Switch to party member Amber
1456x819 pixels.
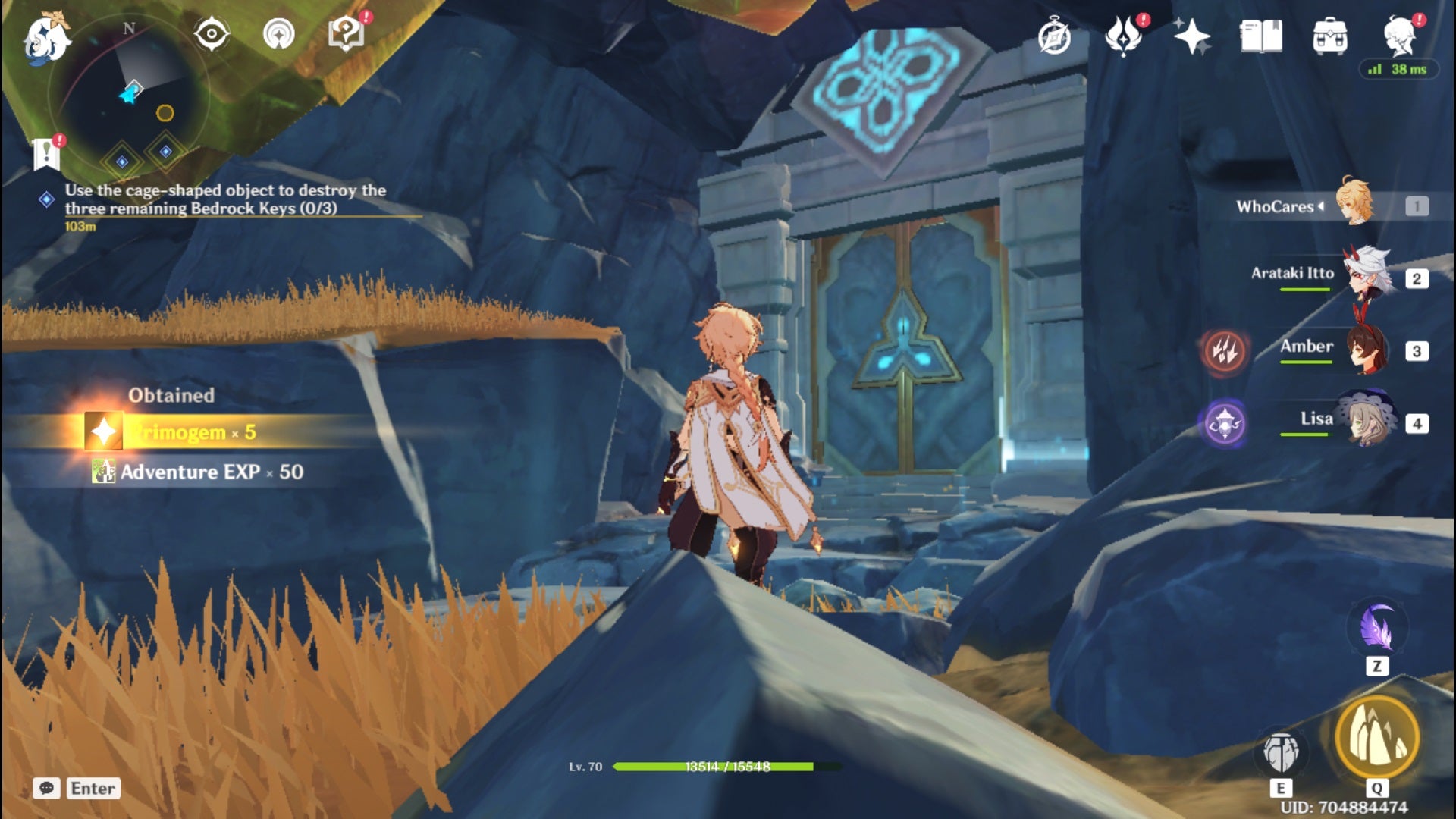click(1368, 349)
